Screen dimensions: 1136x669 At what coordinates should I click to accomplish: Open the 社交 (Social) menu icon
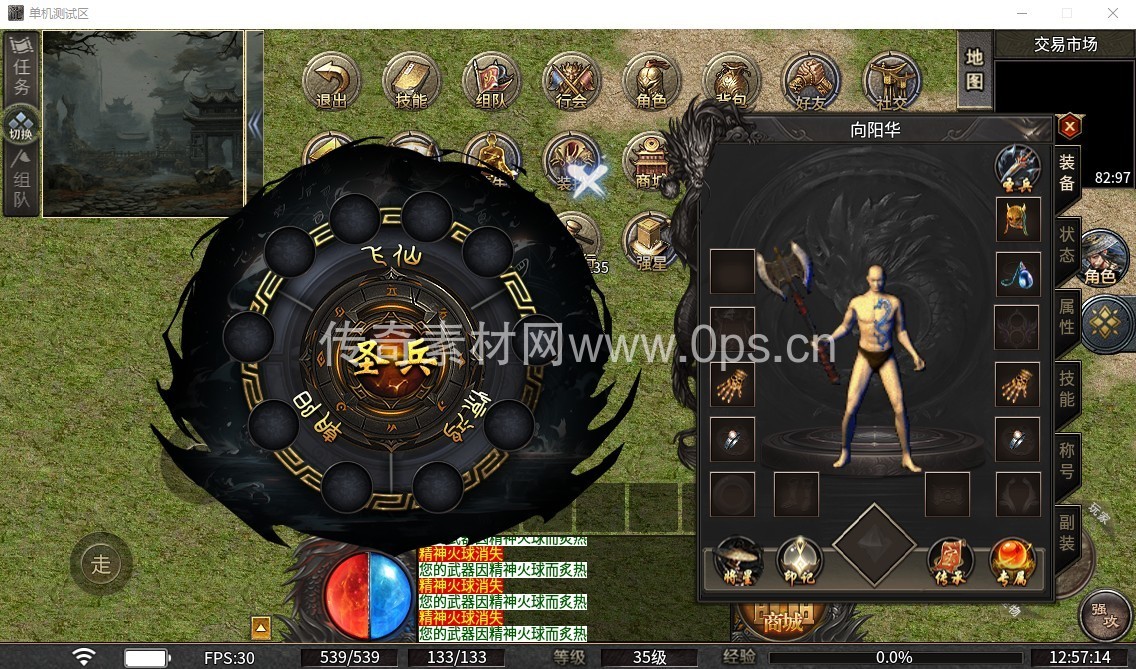point(891,79)
